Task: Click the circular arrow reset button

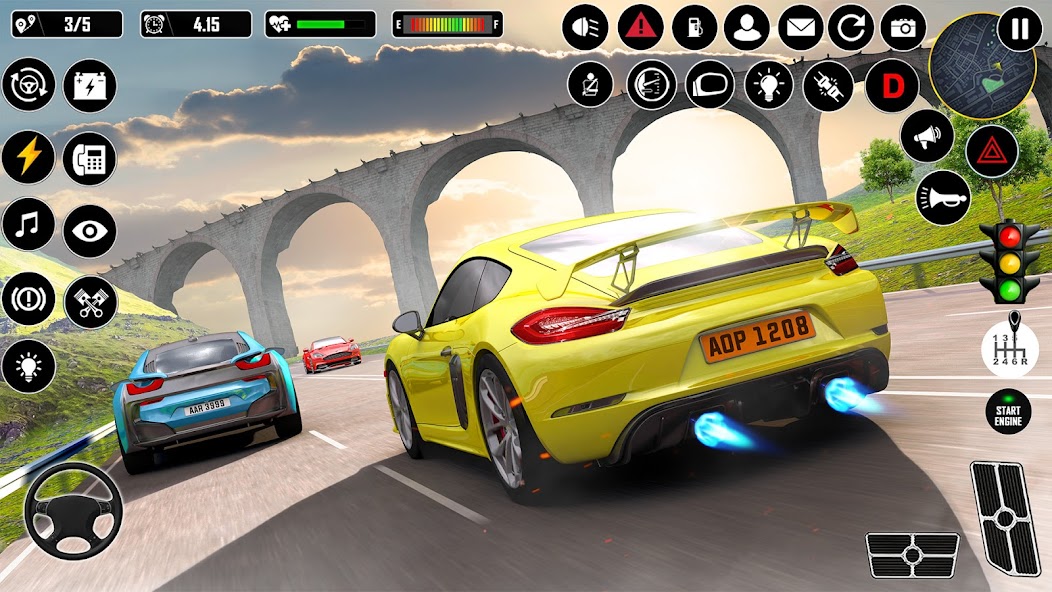Action: pos(851,28)
